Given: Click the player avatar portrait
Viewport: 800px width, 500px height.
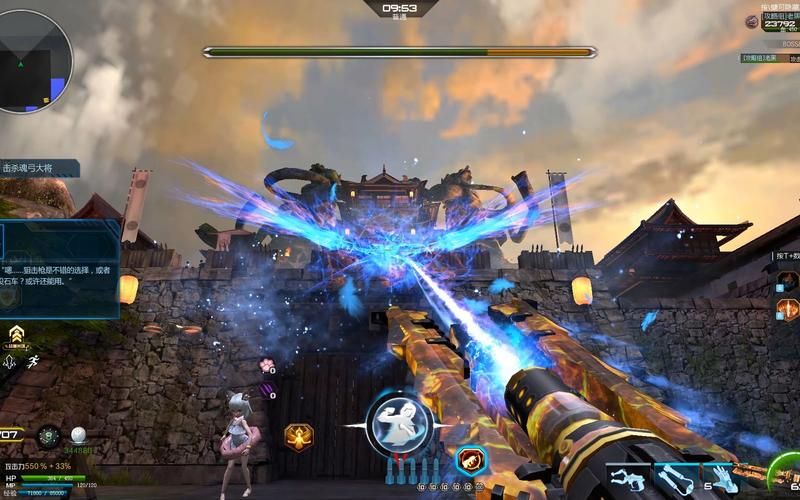Looking at the screenshot, I should click(751, 21).
